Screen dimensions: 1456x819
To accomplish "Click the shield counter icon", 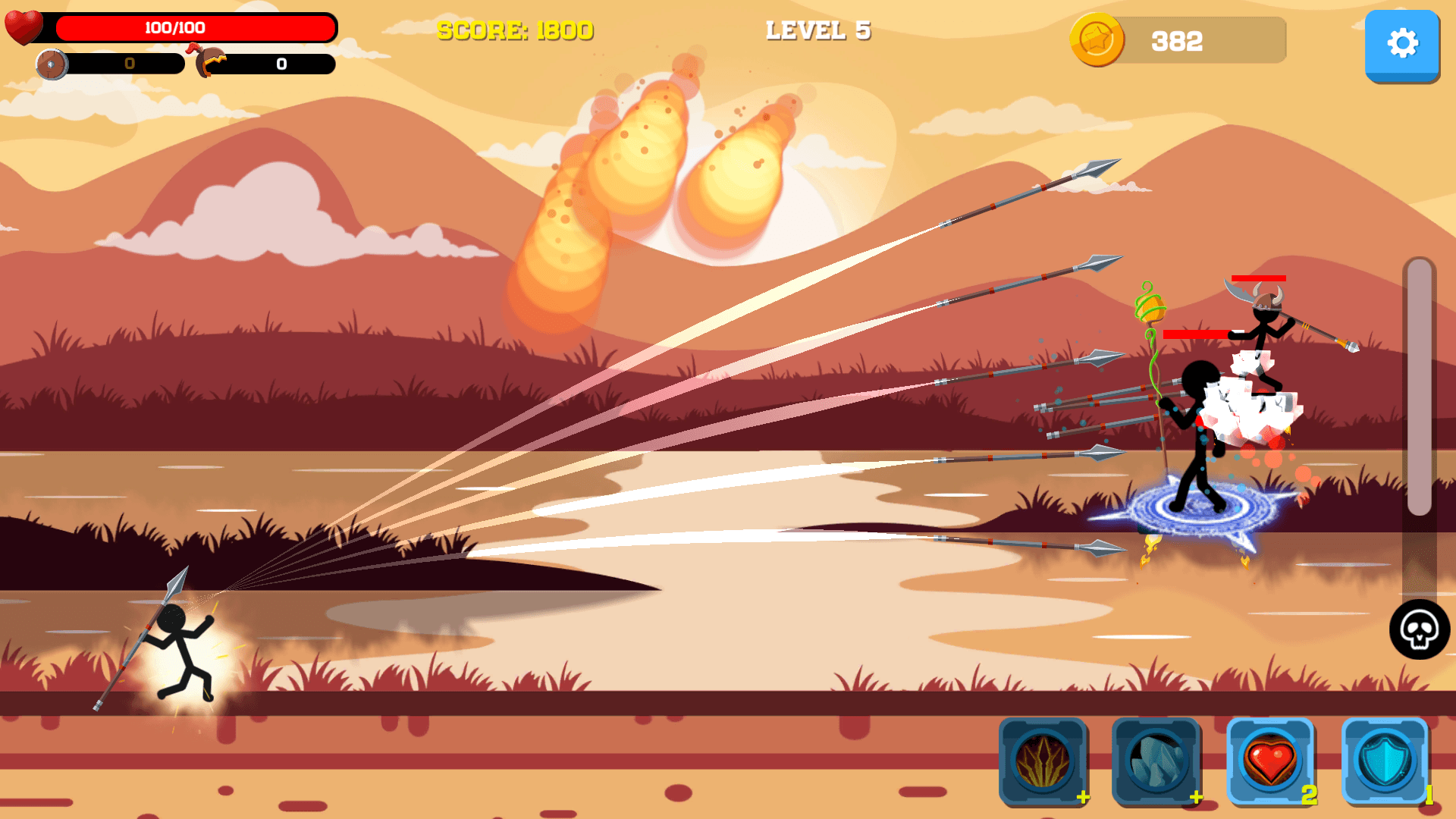I will (52, 65).
